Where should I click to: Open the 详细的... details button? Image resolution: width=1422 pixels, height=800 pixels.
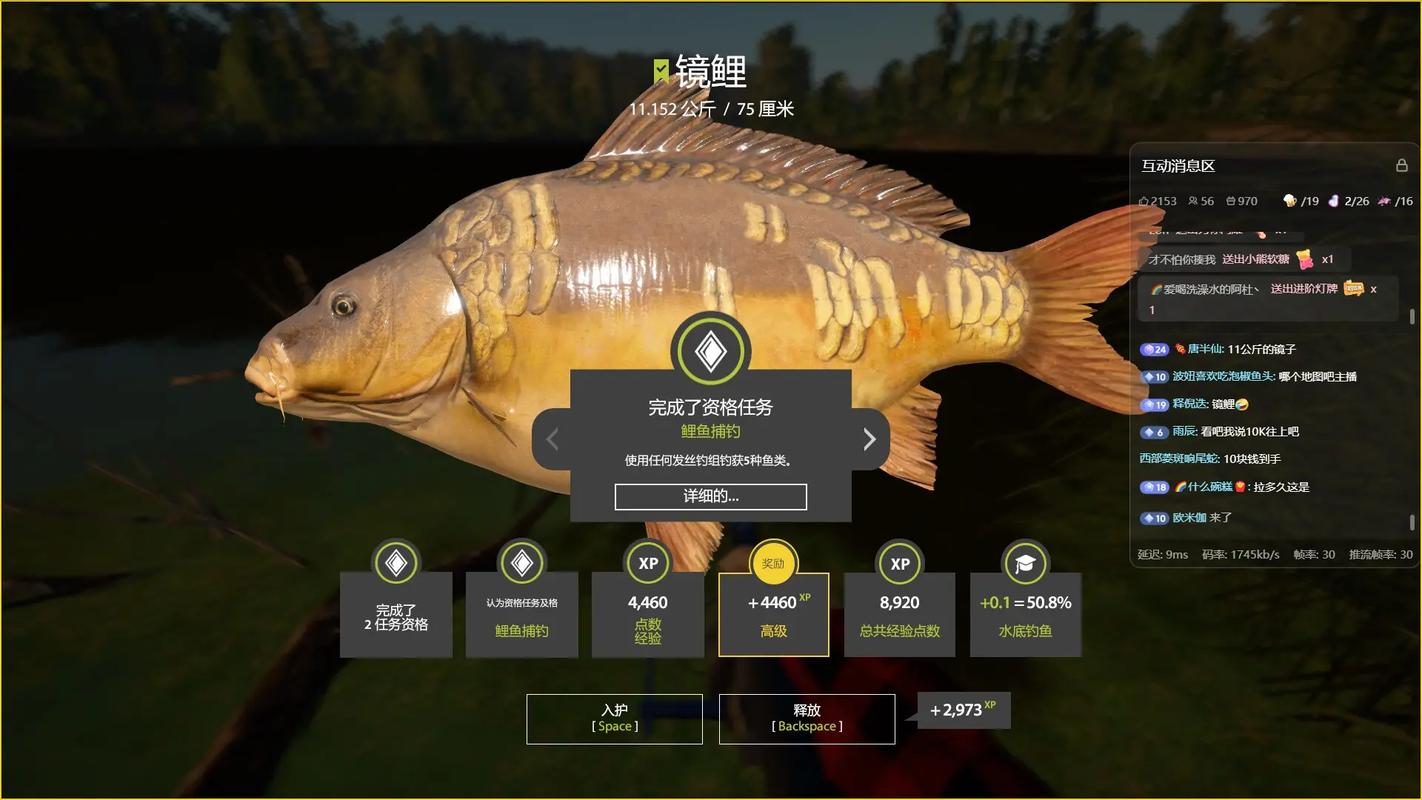710,496
